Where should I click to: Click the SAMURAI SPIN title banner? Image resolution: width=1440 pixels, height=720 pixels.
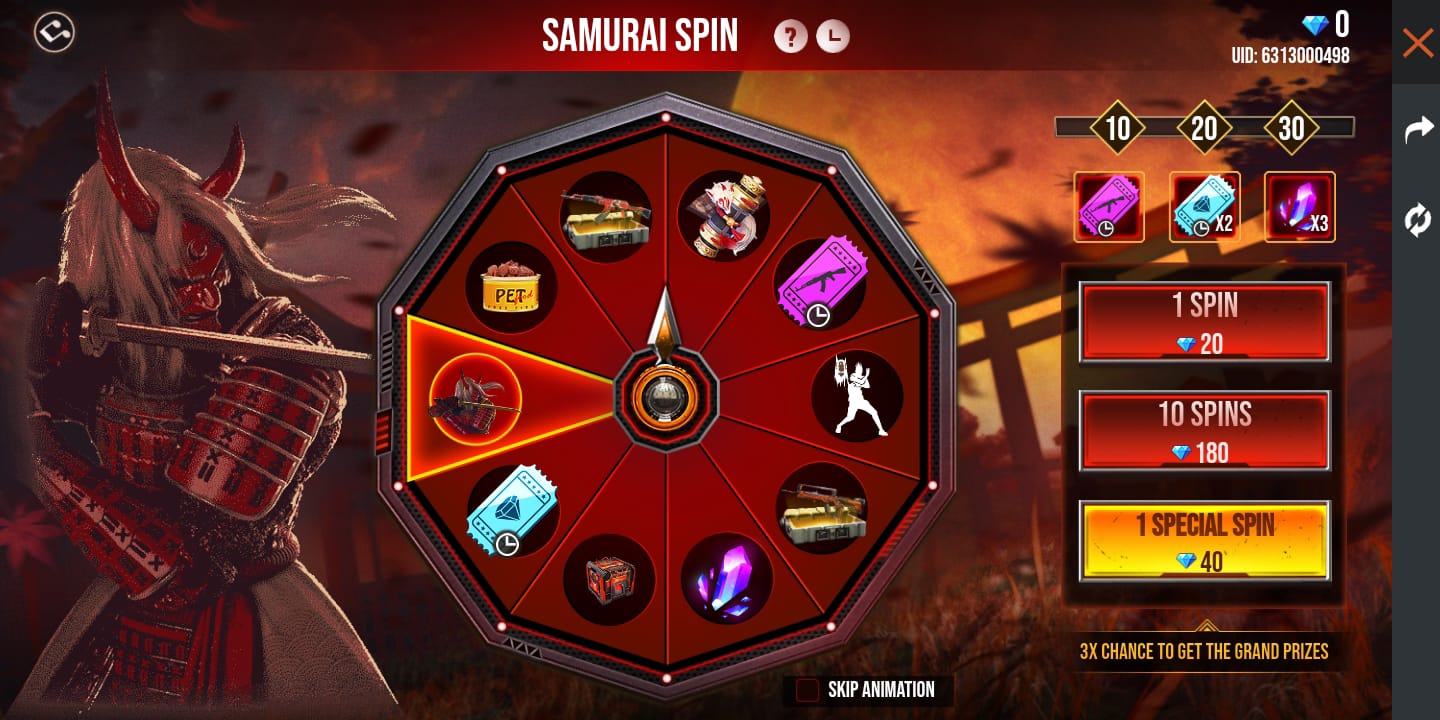click(640, 36)
